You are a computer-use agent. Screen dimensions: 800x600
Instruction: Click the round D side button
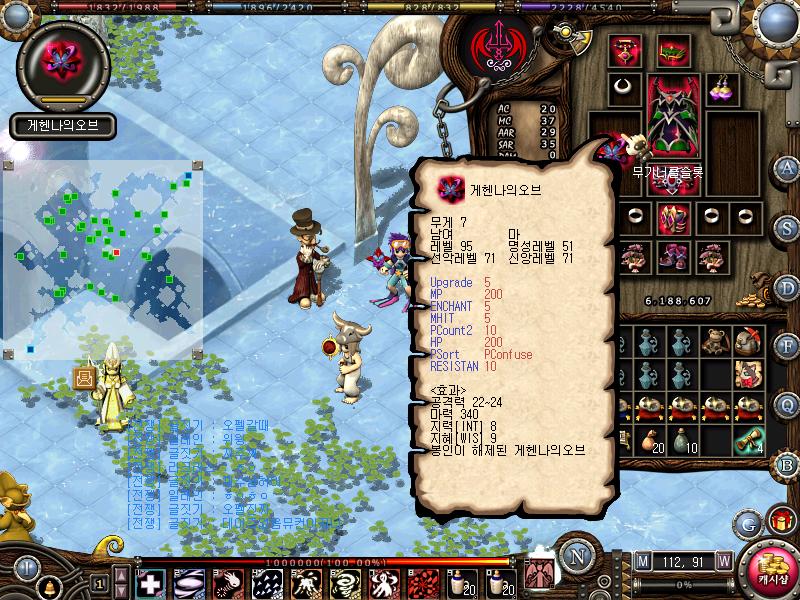click(x=788, y=286)
